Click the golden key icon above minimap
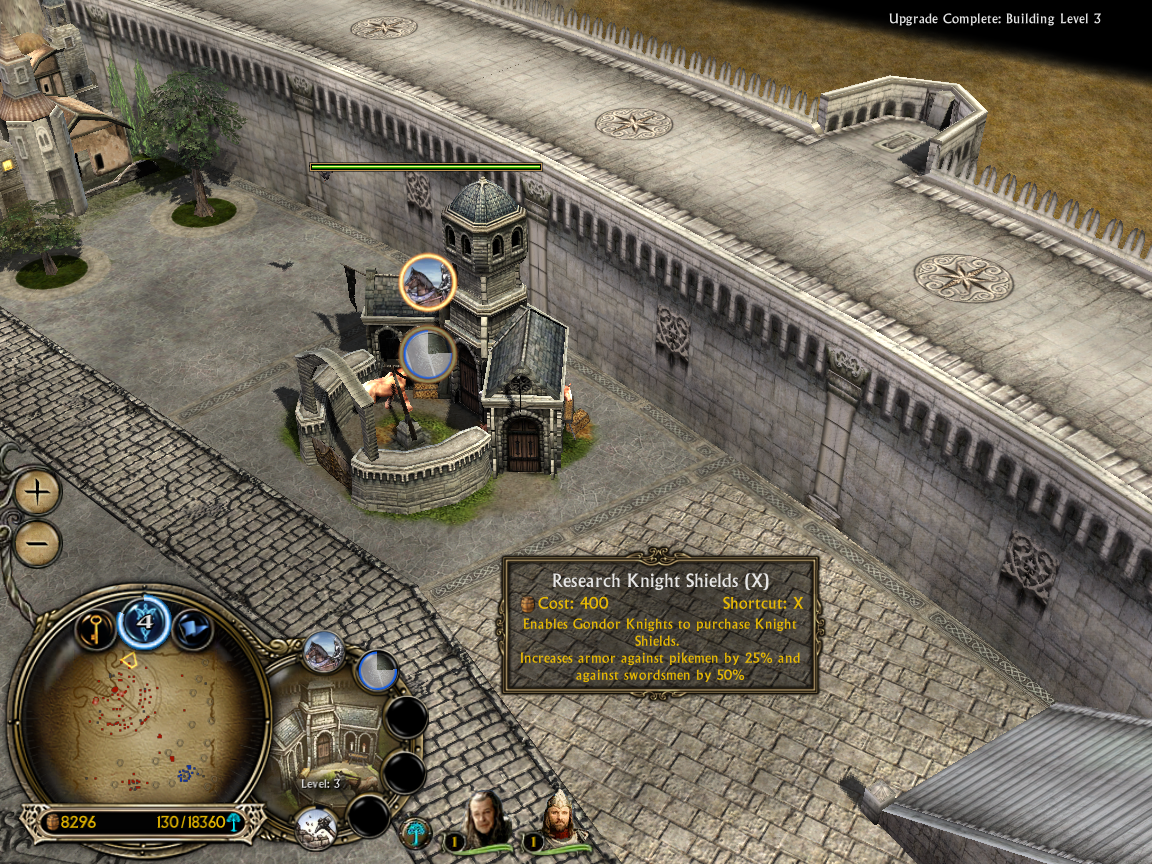Viewport: 1152px width, 864px height. pyautogui.click(x=95, y=630)
